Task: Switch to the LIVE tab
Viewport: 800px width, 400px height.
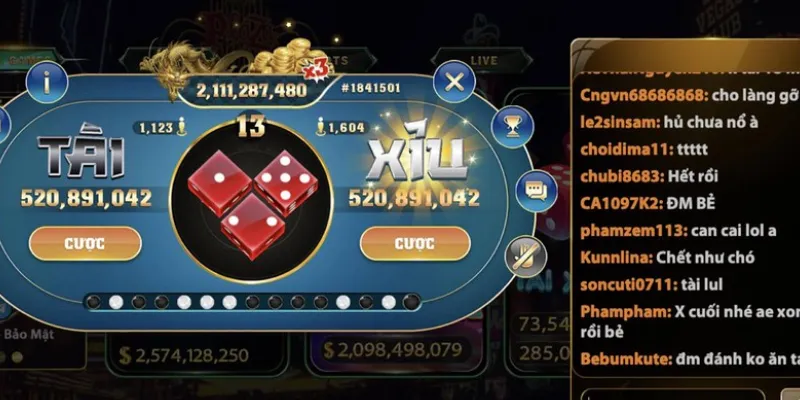Action: pyautogui.click(x=484, y=61)
